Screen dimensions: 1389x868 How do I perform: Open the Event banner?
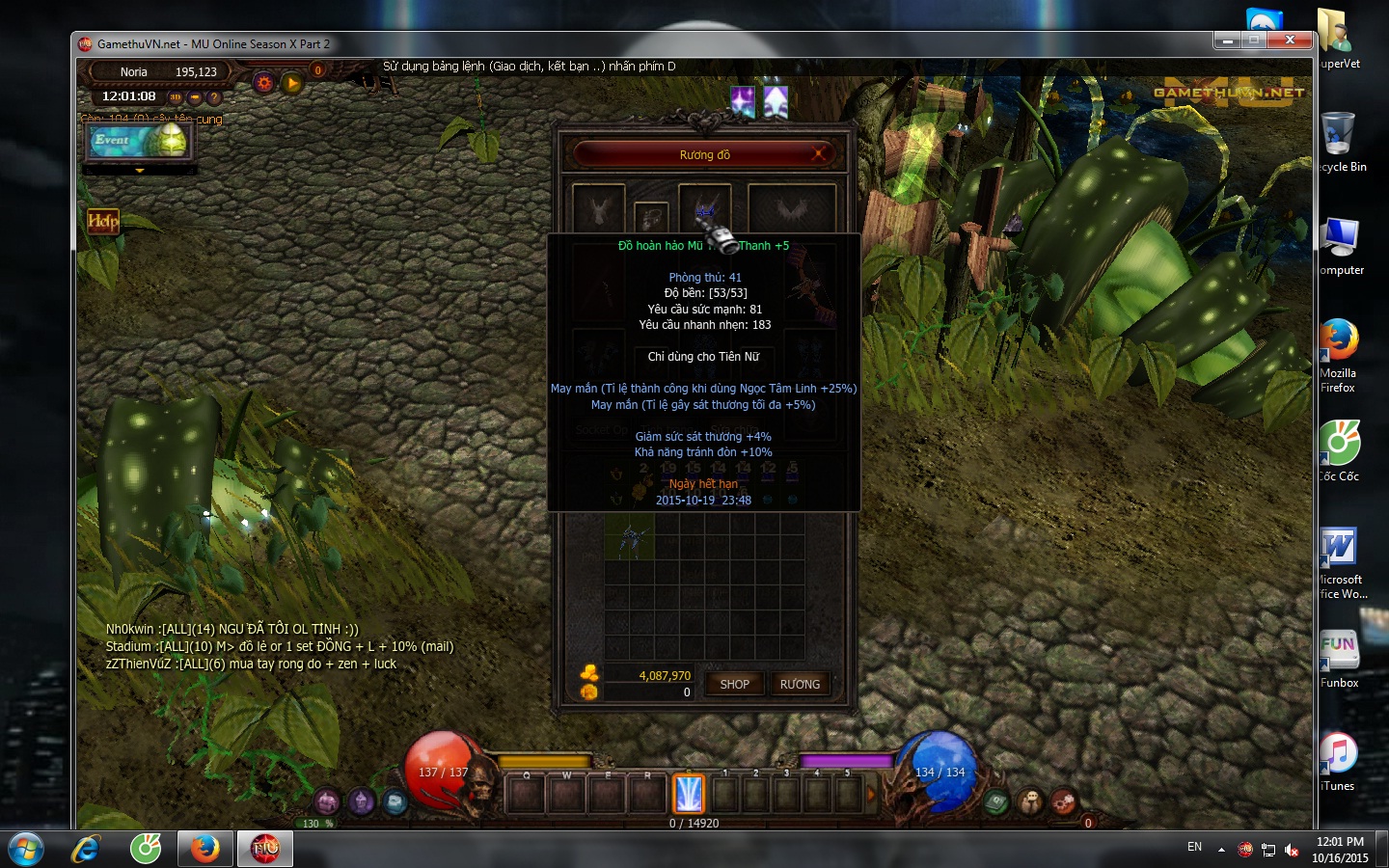(140, 141)
